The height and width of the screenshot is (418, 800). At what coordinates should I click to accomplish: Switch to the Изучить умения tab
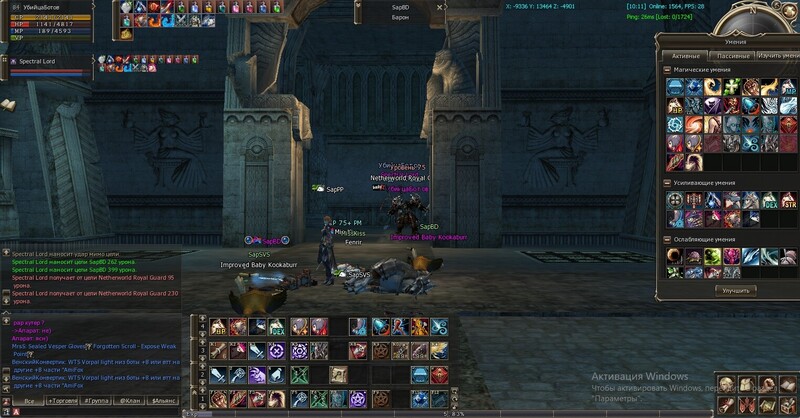[777, 56]
